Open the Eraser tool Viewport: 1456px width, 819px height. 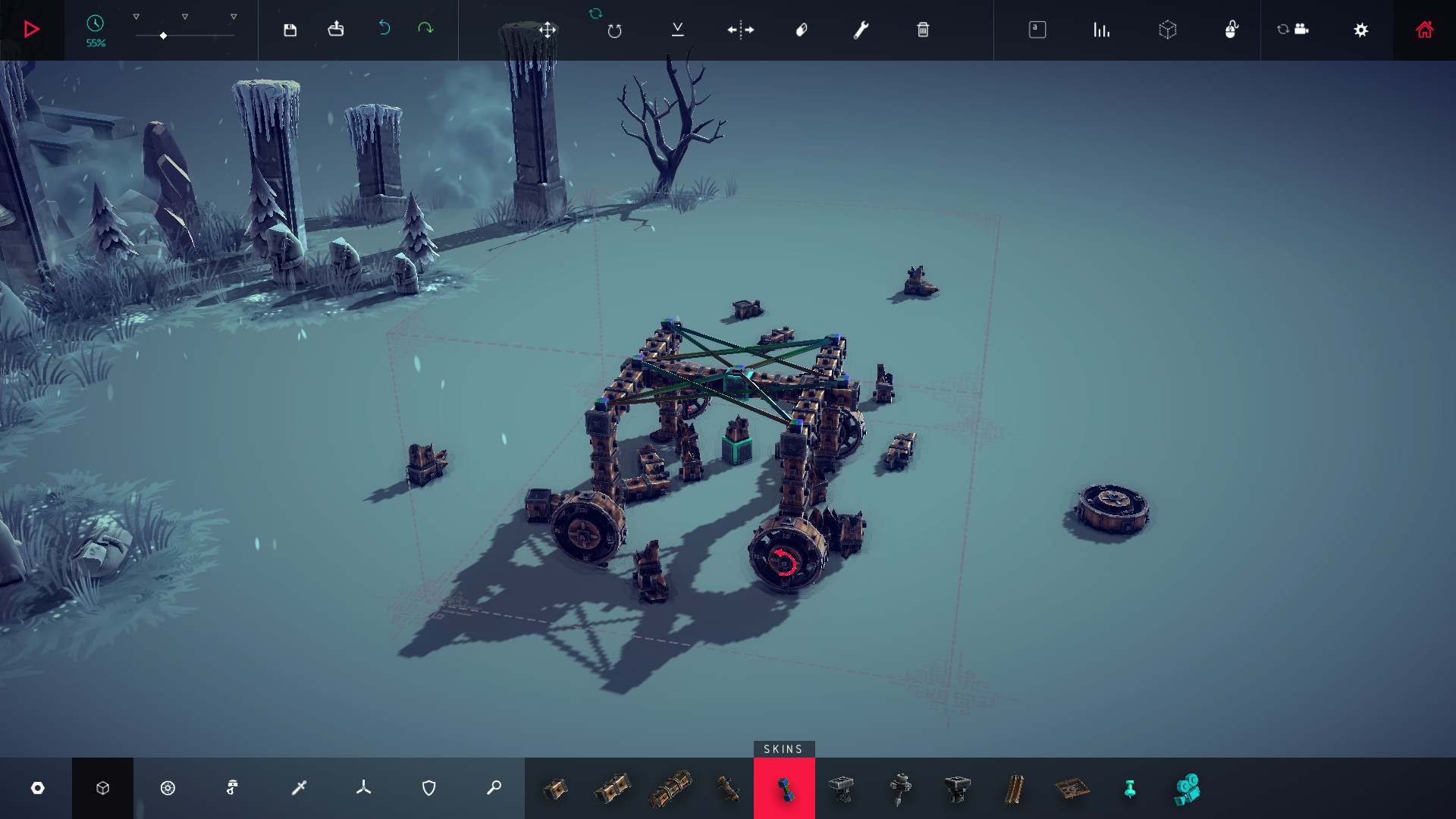[802, 30]
